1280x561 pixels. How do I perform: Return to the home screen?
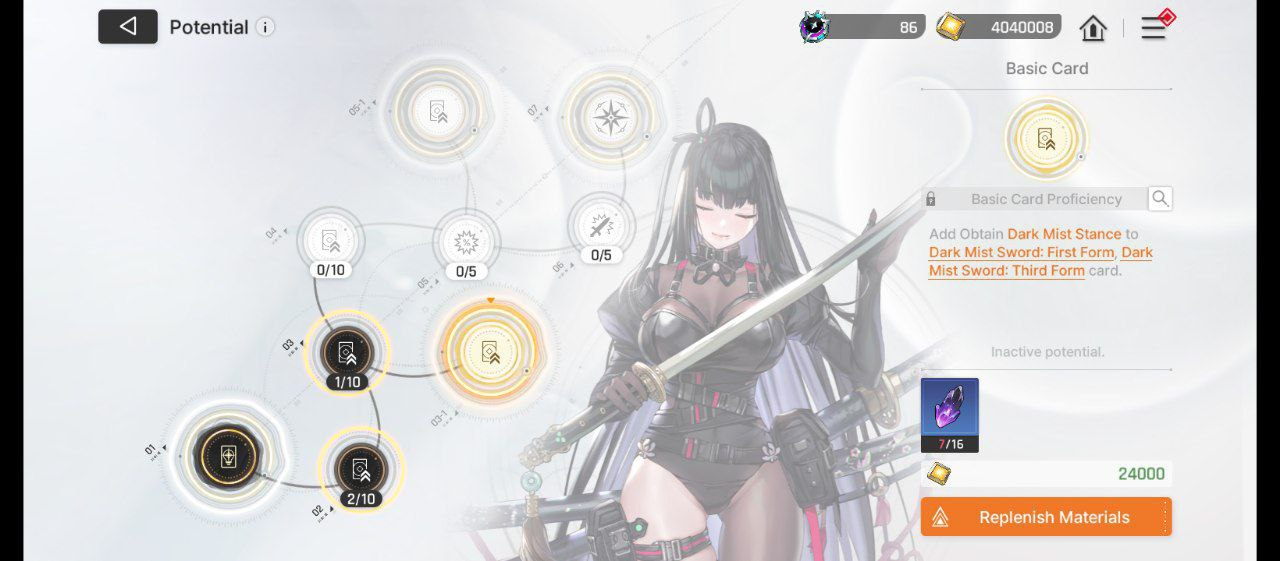click(1093, 28)
